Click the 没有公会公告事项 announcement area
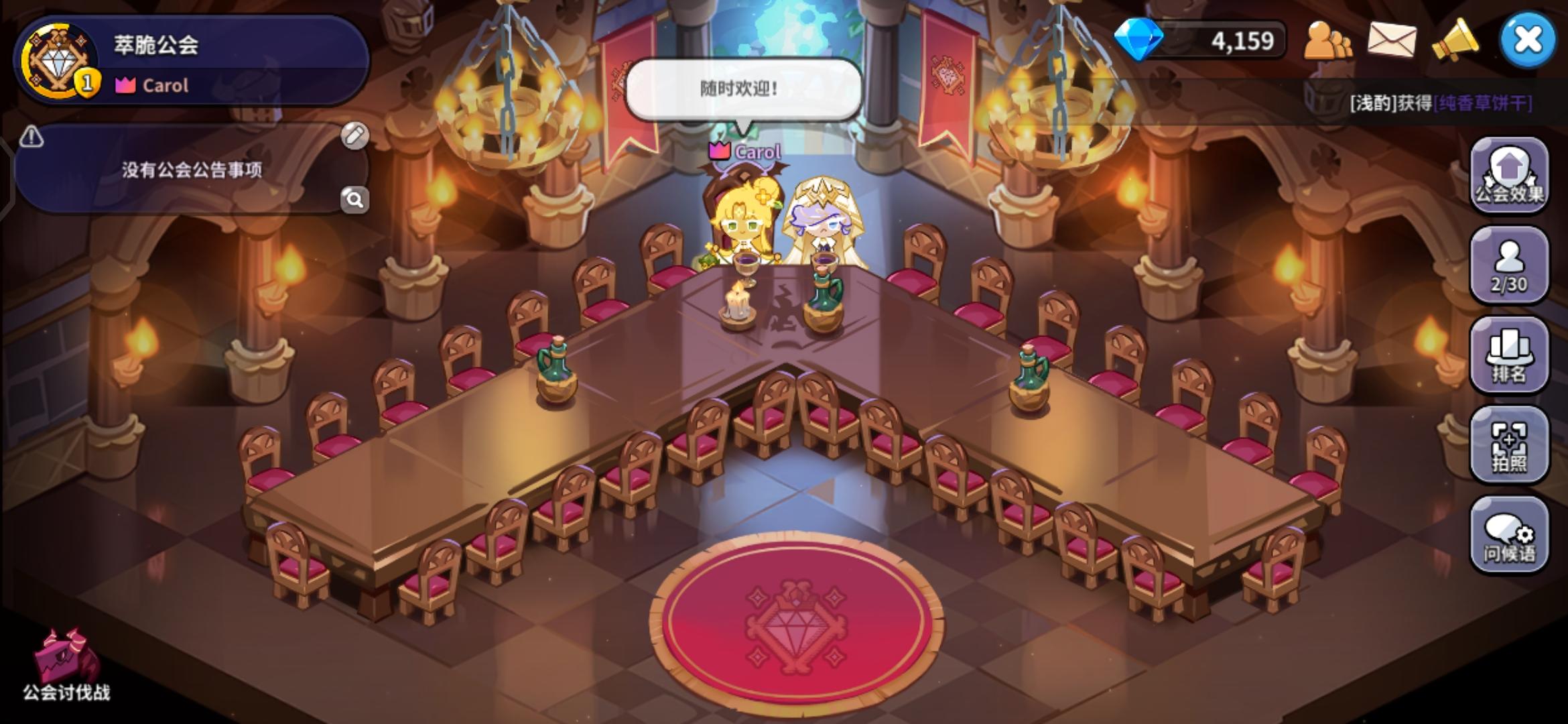This screenshot has height=724, width=1568. click(191, 171)
